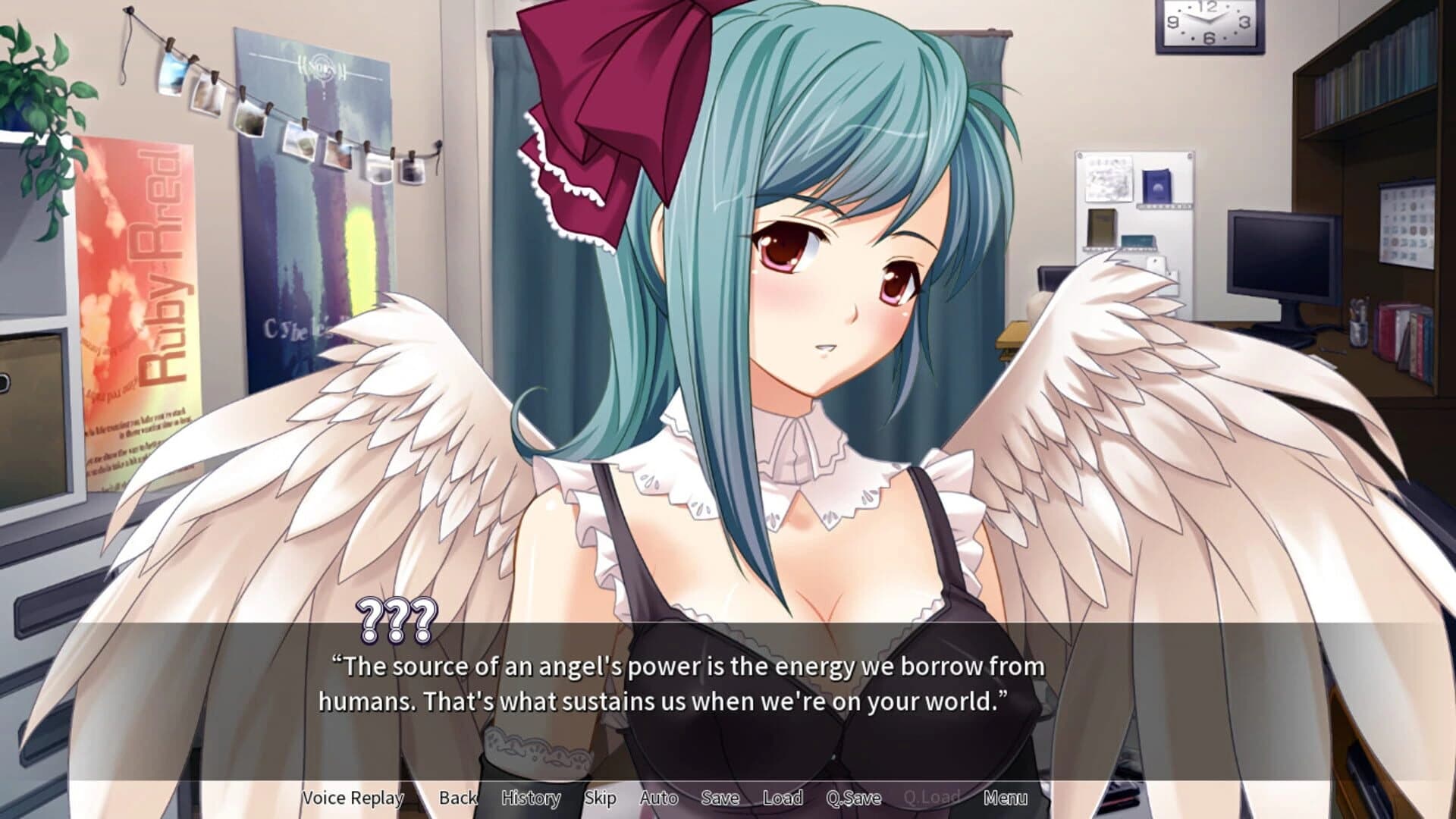
Task: Click Save in the bottom control bar
Action: 720,798
